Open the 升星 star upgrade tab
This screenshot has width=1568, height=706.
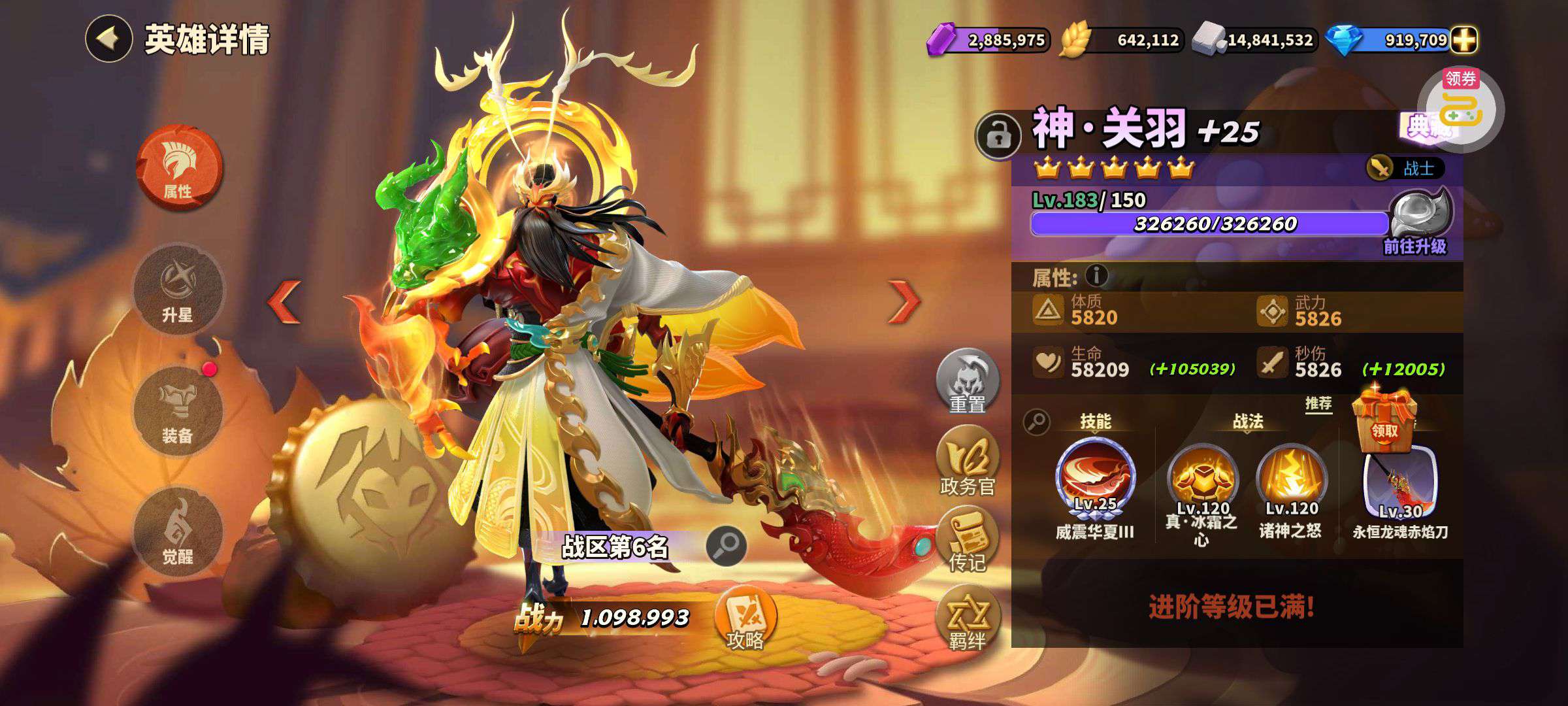(x=178, y=289)
